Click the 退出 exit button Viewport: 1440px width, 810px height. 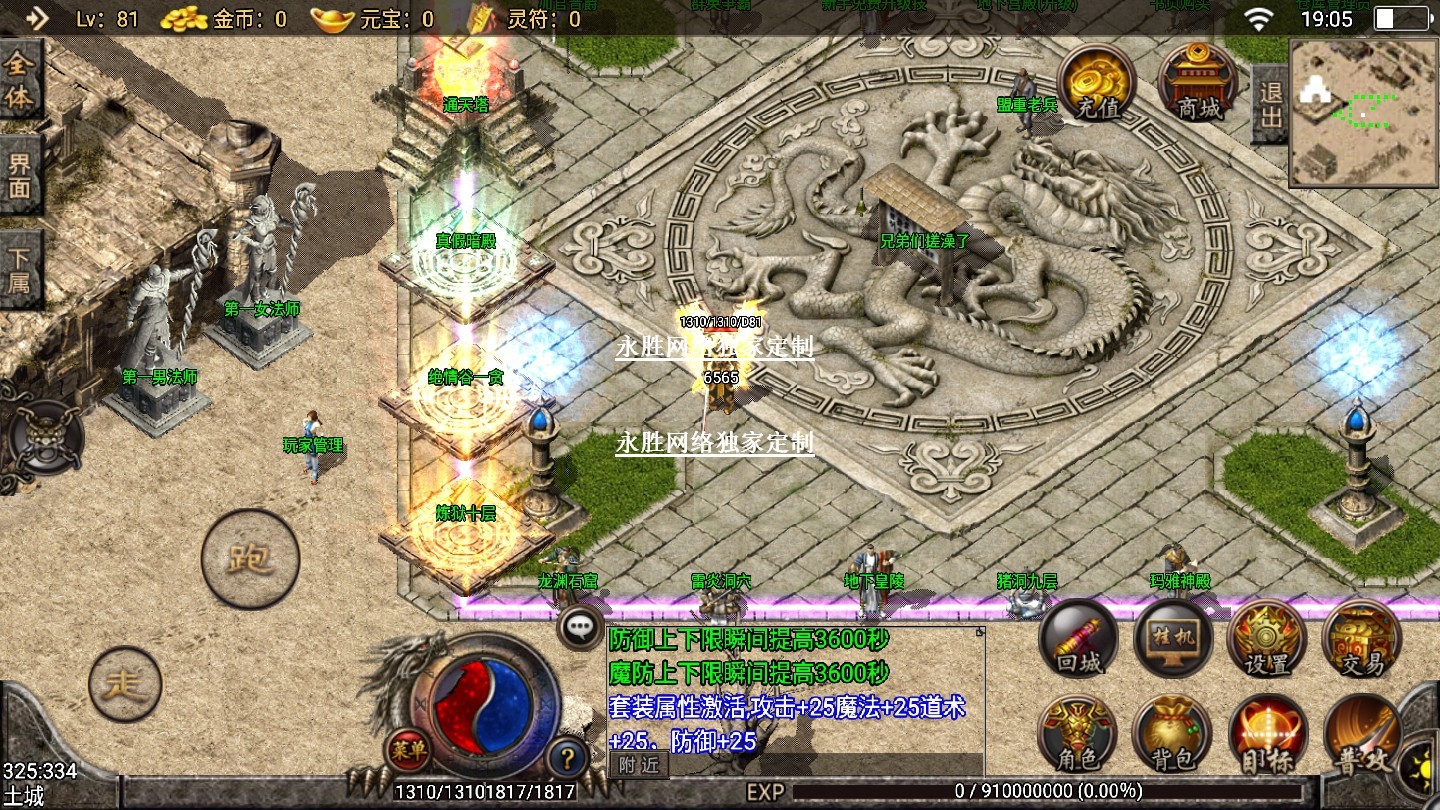point(1270,104)
